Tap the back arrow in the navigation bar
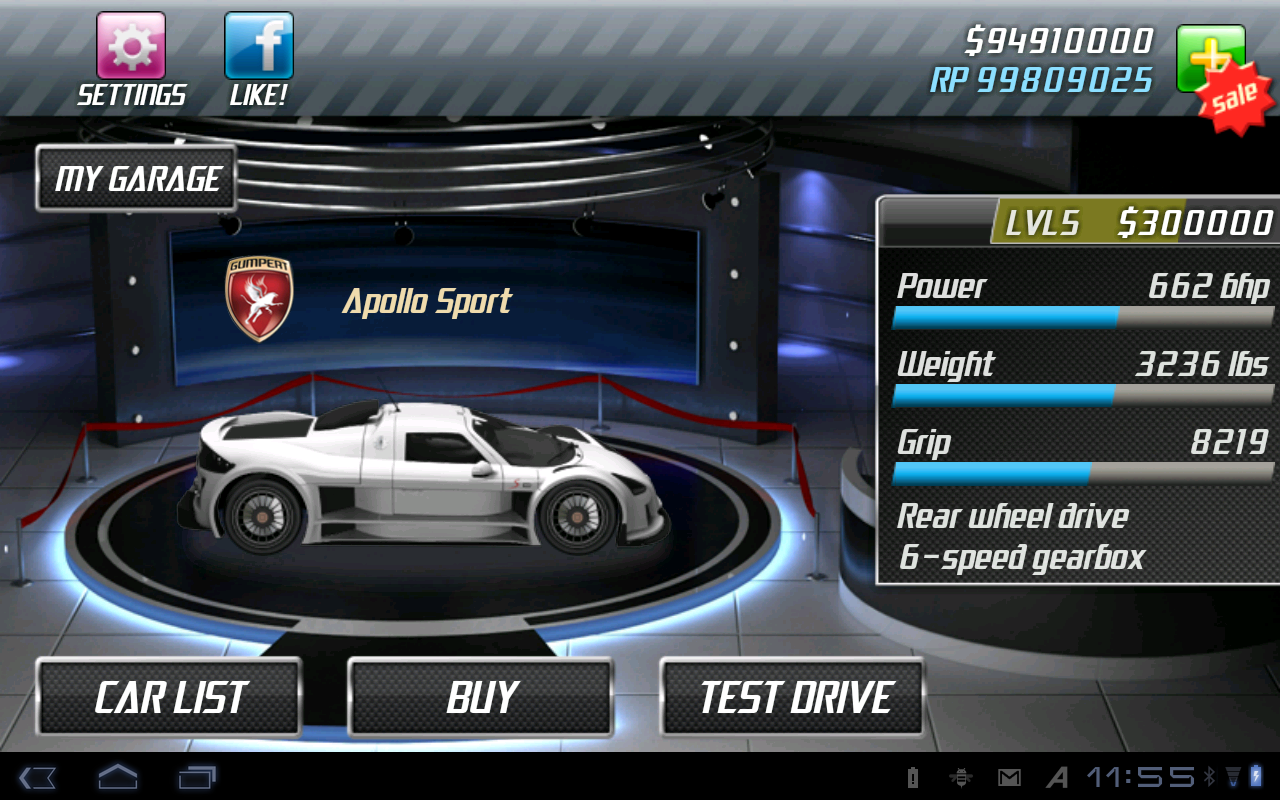 (38, 777)
